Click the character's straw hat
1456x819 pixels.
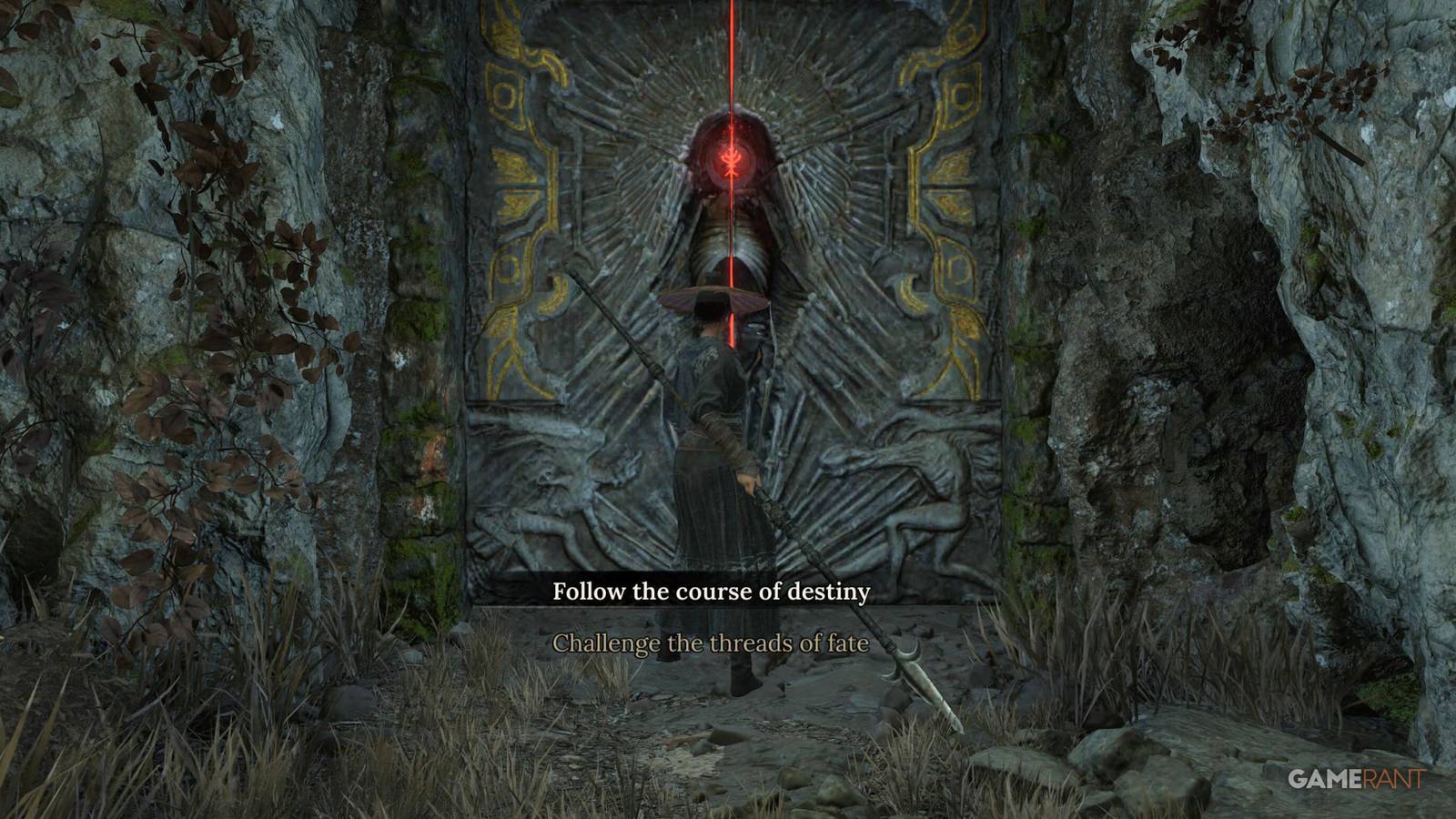(x=713, y=300)
